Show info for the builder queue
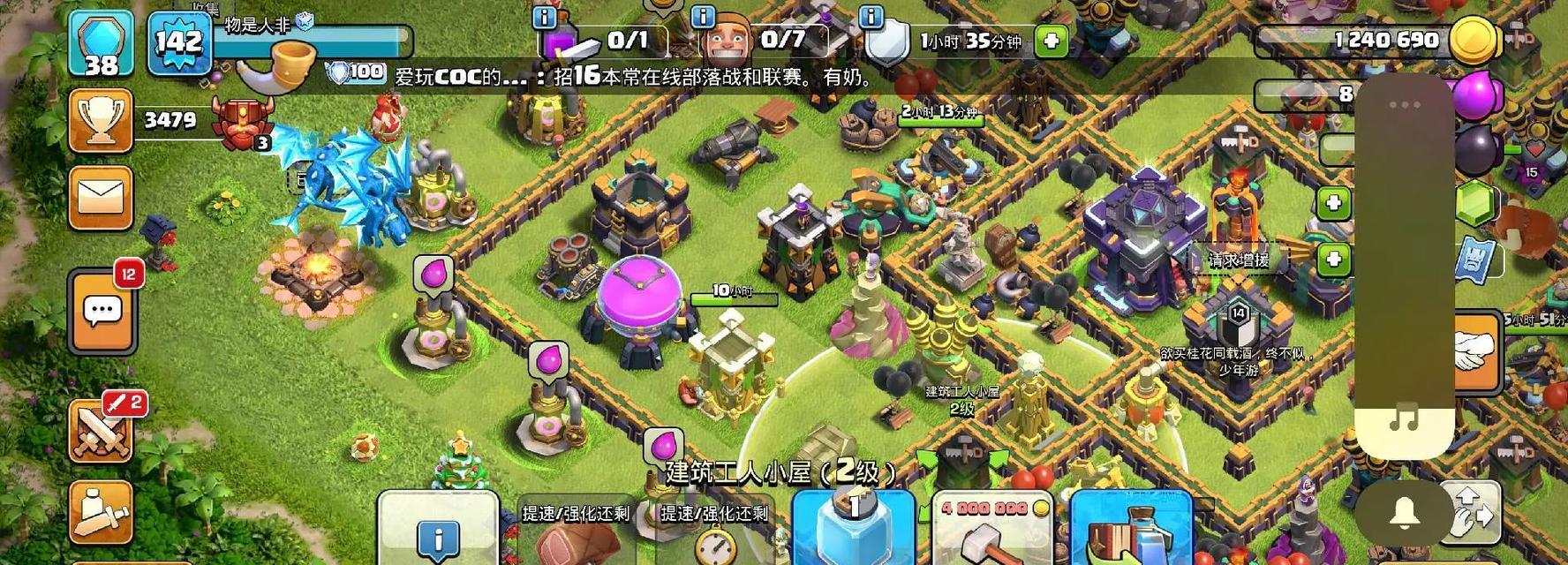The width and height of the screenshot is (1568, 565). click(x=545, y=17)
